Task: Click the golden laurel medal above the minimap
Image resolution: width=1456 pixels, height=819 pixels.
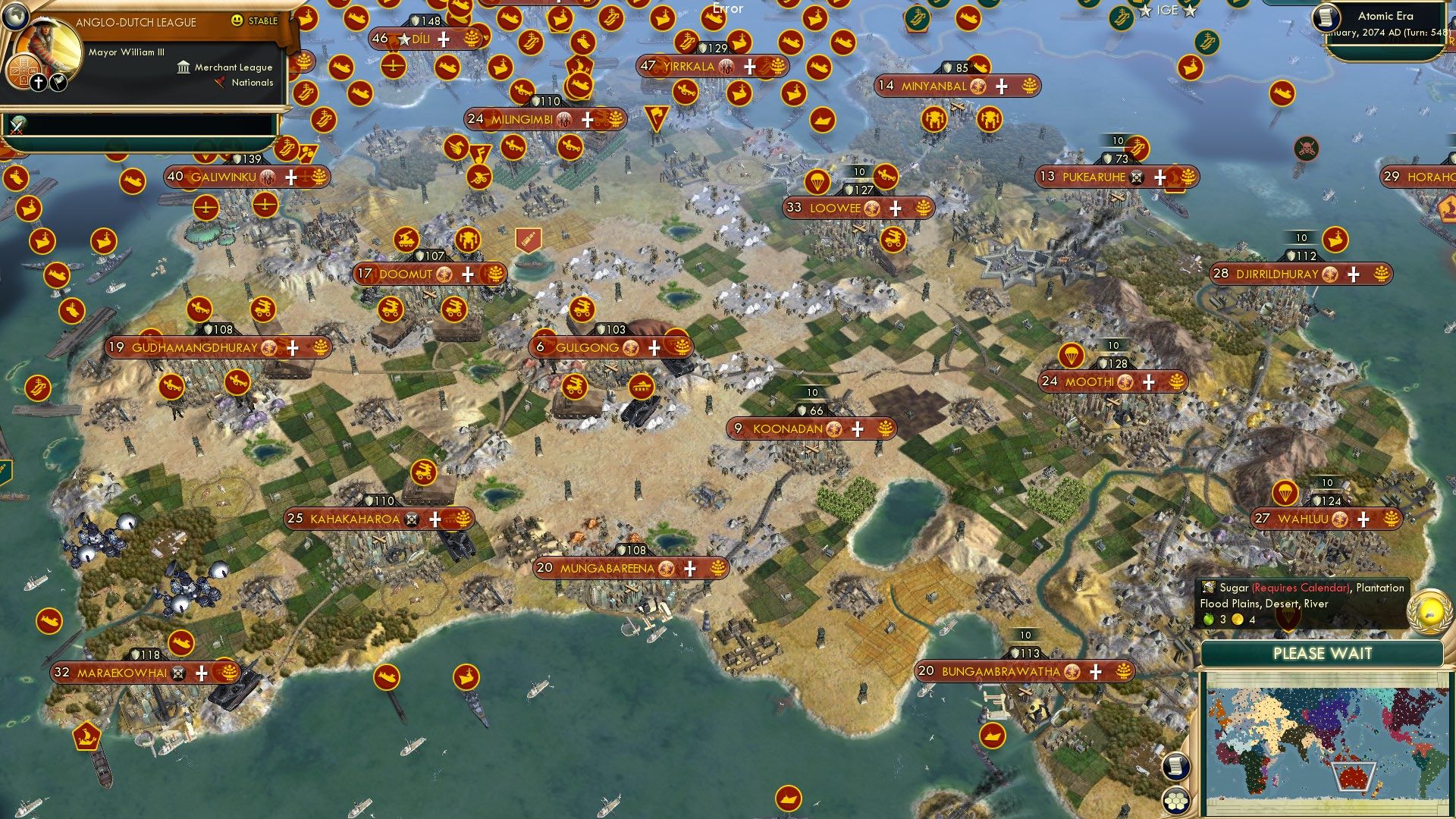Action: click(x=1428, y=613)
